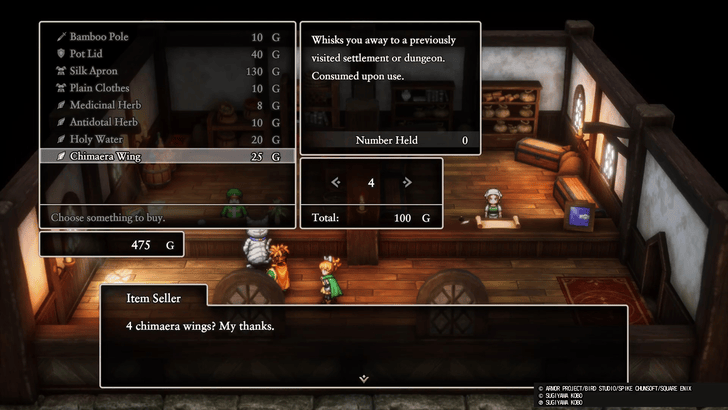
Task: Decrease quantity with the left arrow
Action: coord(336,182)
